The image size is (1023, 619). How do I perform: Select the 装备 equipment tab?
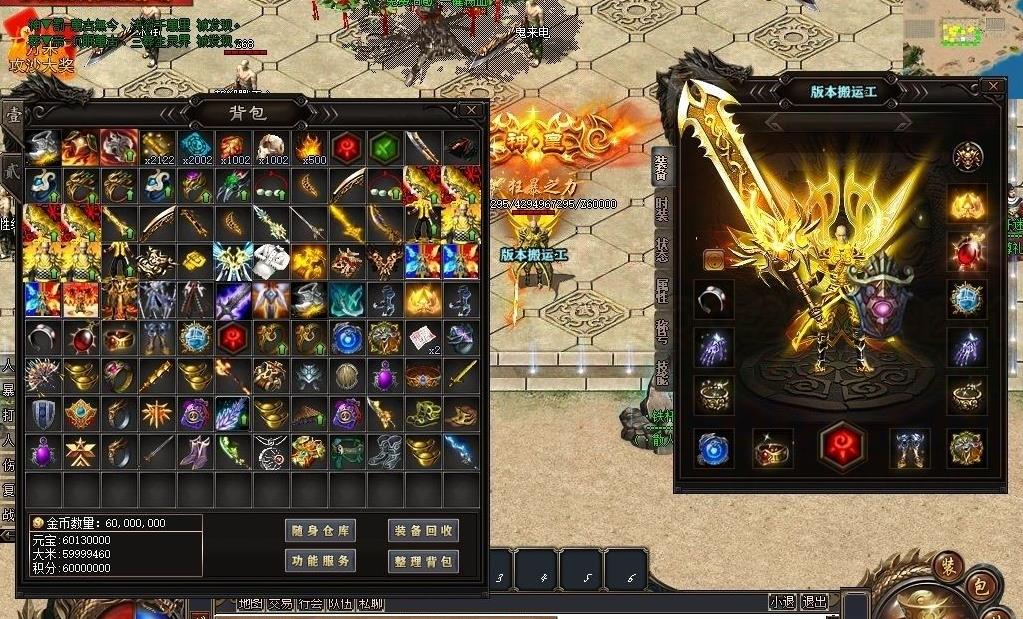click(662, 166)
